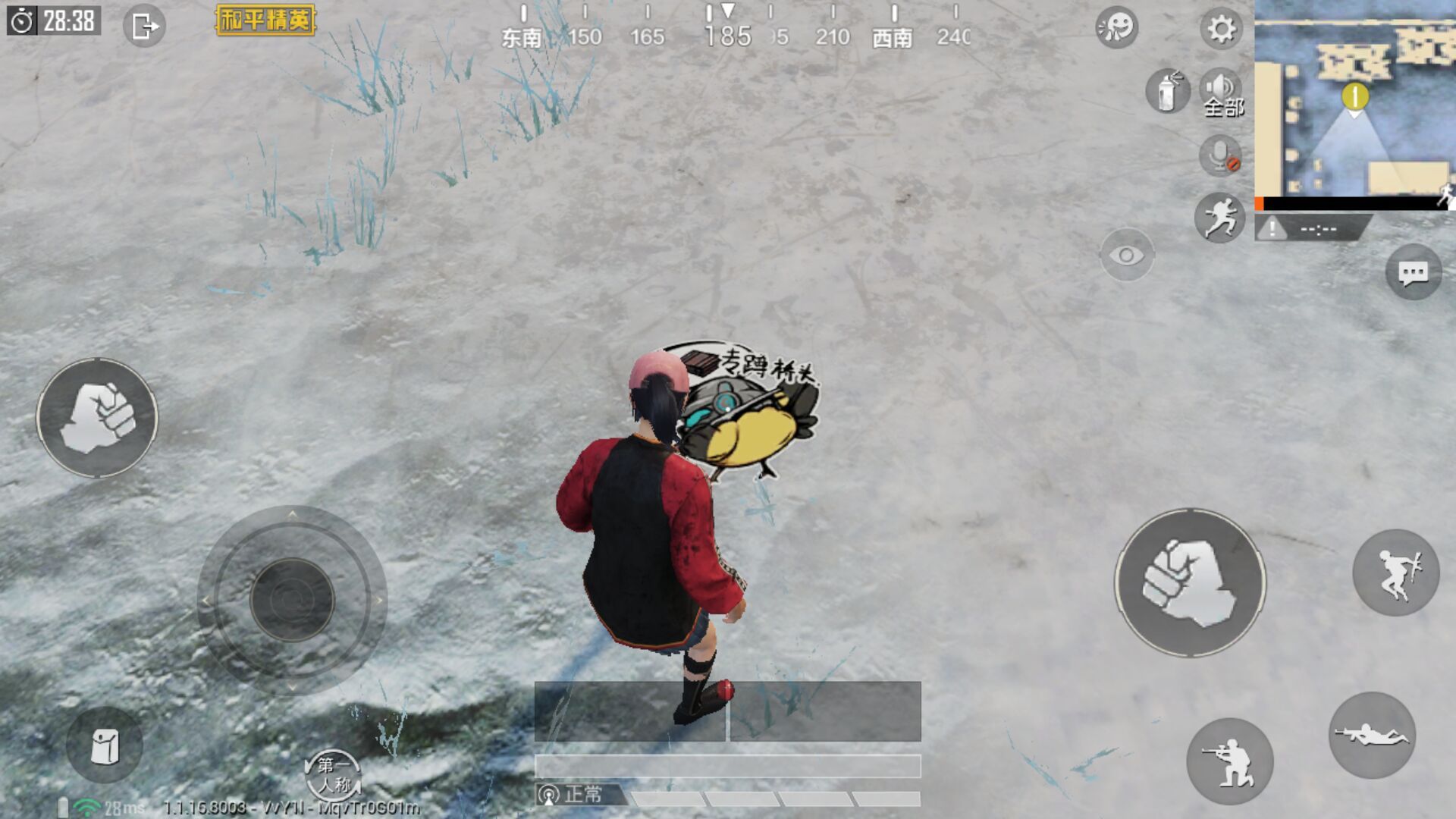
Task: Toggle the voice speaker channel 全部
Action: point(1222,93)
